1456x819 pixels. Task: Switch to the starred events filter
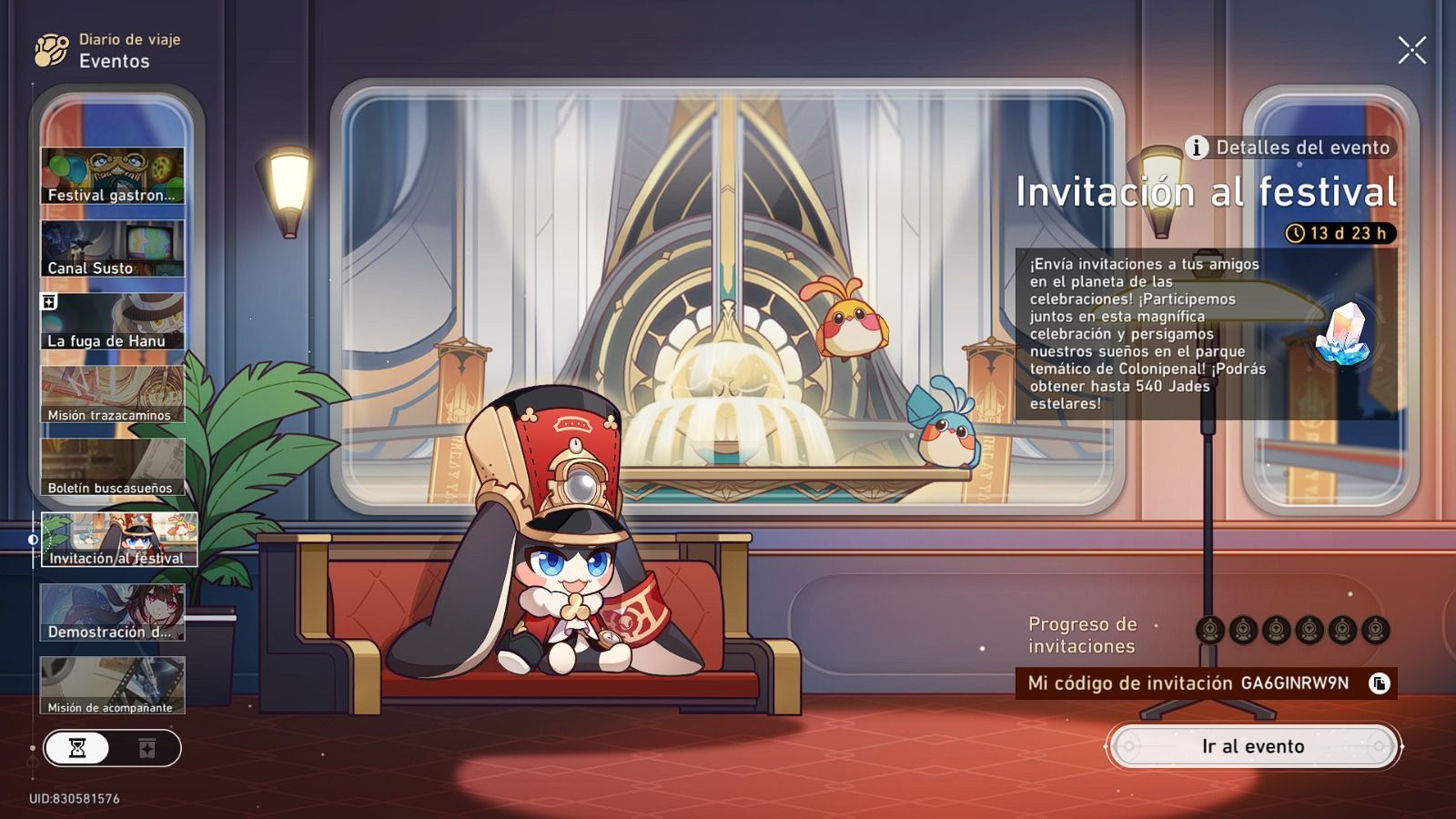146,750
